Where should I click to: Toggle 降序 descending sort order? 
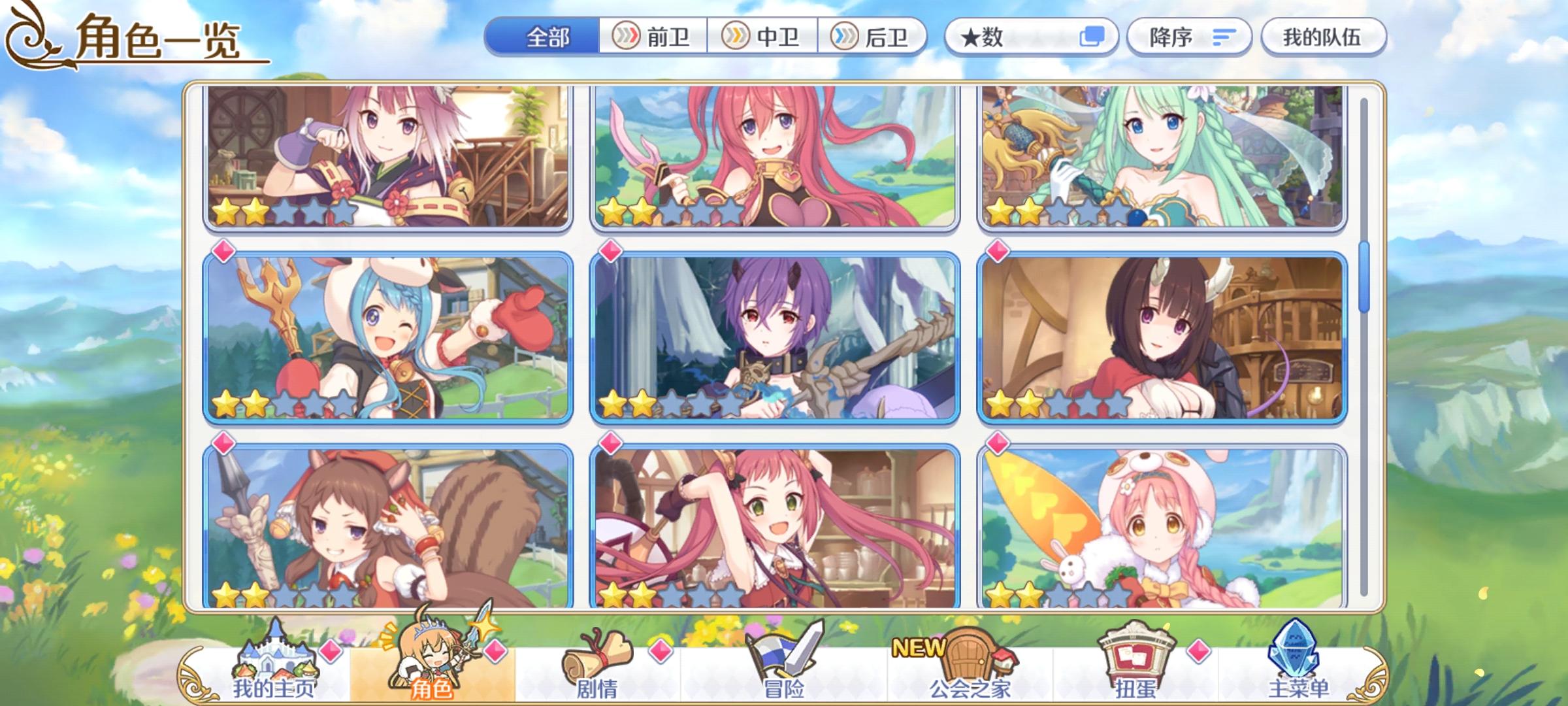coord(1189,37)
